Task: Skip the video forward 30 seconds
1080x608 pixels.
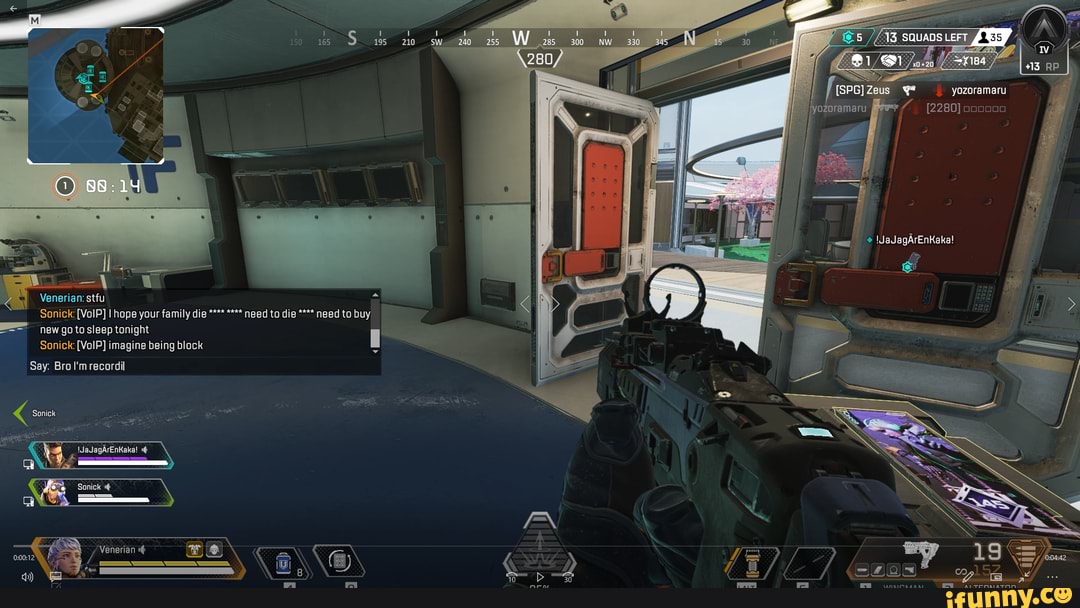Action: [x=568, y=578]
